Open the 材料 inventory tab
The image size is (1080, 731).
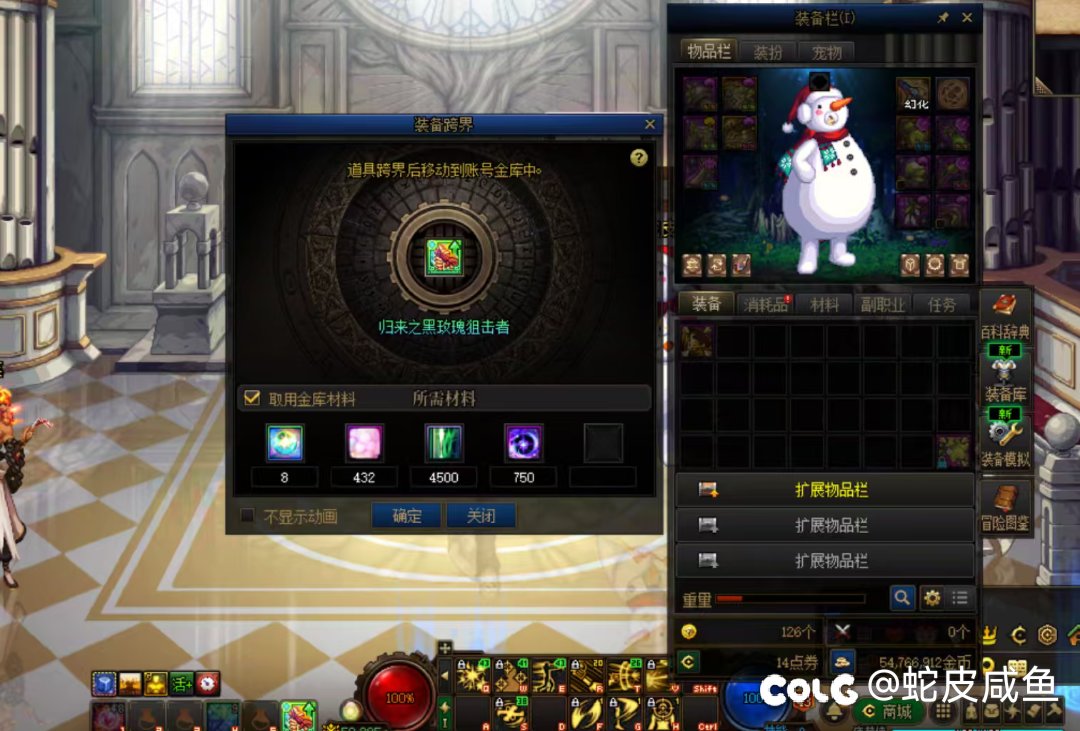click(824, 304)
